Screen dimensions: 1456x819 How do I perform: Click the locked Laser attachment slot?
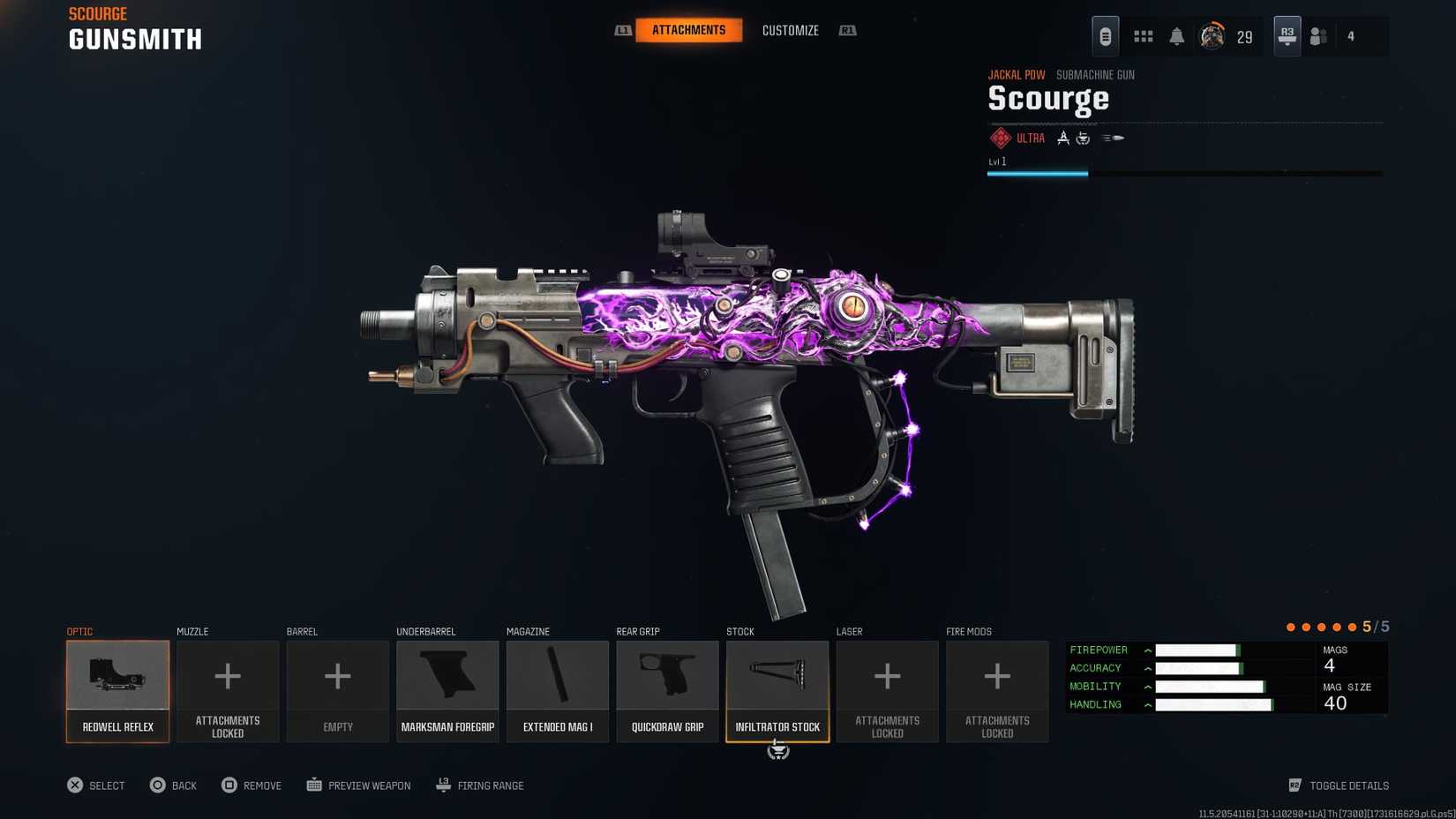coord(887,691)
